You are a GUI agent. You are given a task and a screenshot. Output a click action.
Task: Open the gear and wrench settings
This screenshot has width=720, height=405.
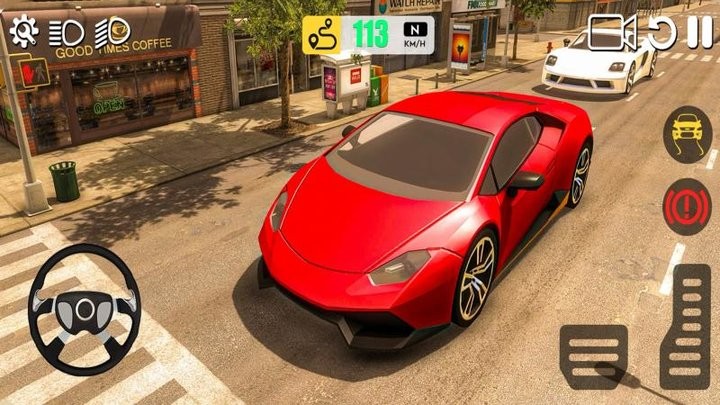click(24, 31)
